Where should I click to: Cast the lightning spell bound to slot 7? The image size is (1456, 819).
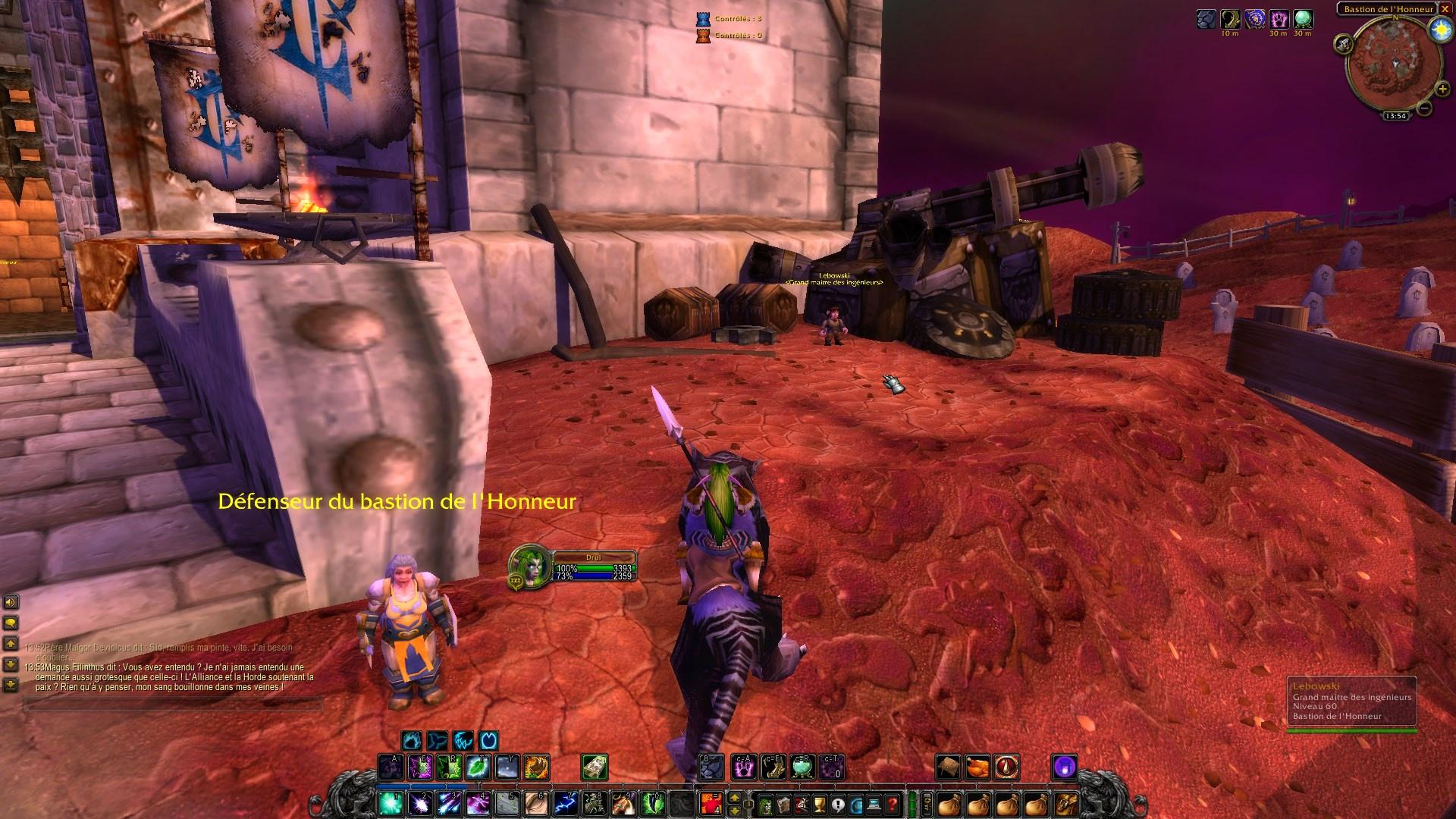[563, 802]
